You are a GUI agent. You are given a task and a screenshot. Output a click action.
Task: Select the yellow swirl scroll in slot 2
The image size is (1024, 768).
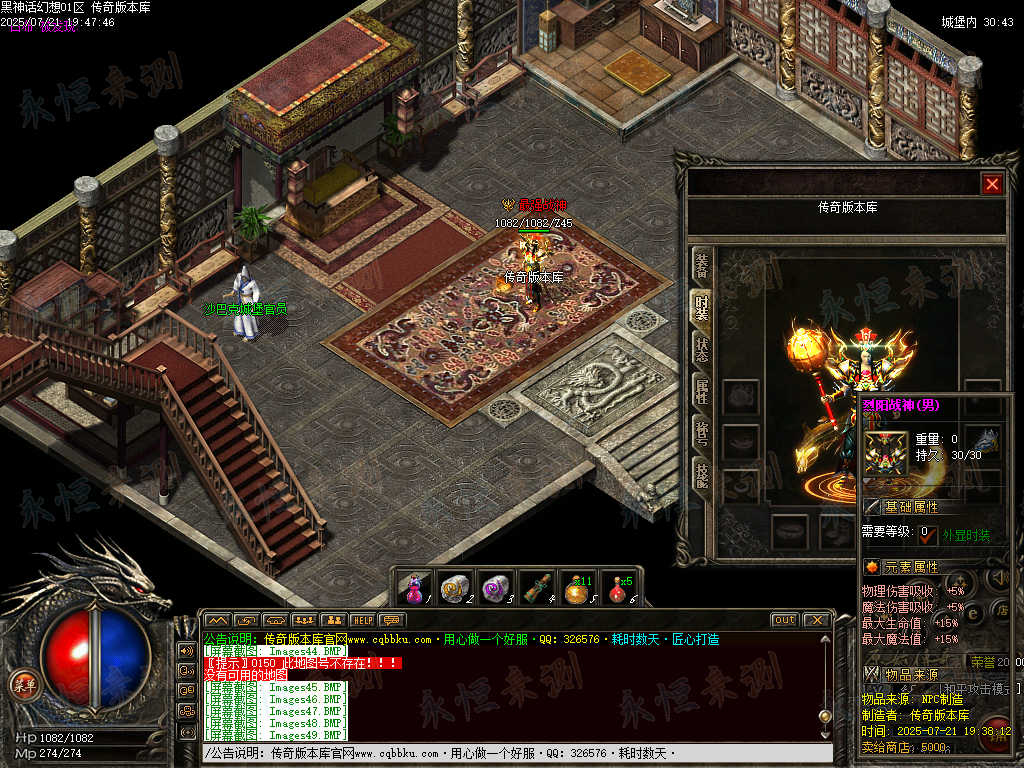click(455, 588)
